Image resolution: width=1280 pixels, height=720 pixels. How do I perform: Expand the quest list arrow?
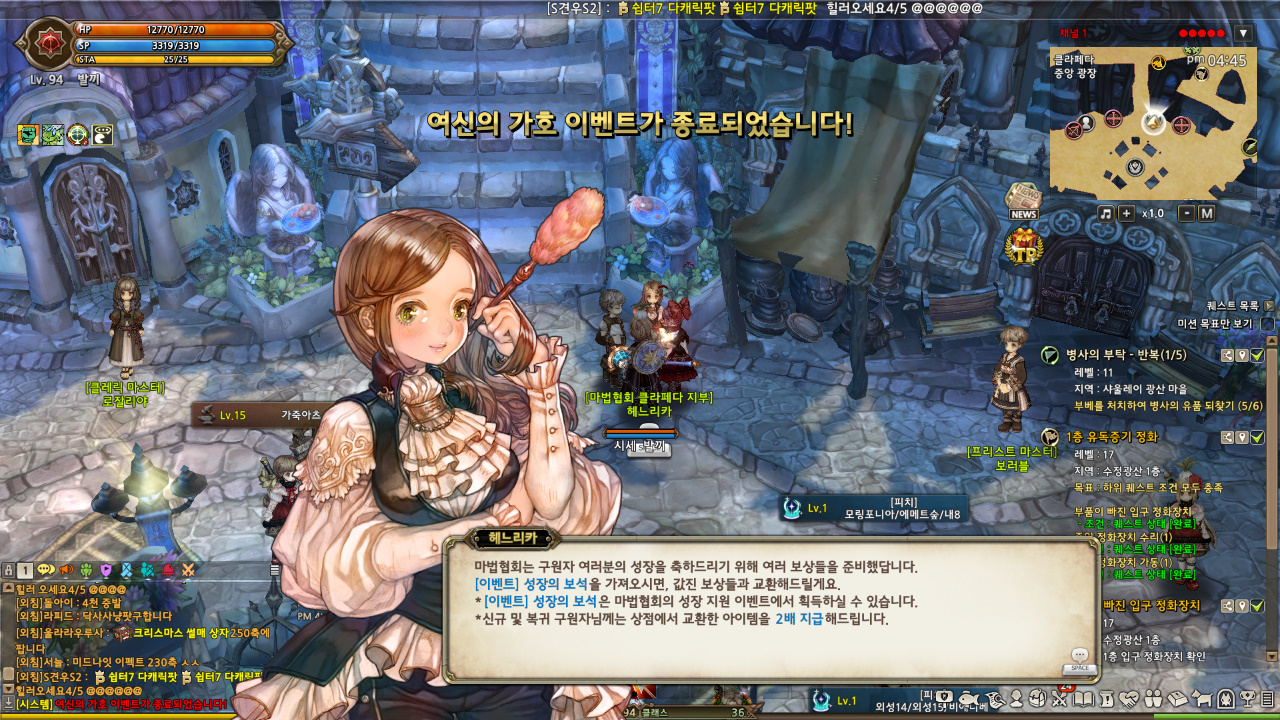click(1268, 306)
